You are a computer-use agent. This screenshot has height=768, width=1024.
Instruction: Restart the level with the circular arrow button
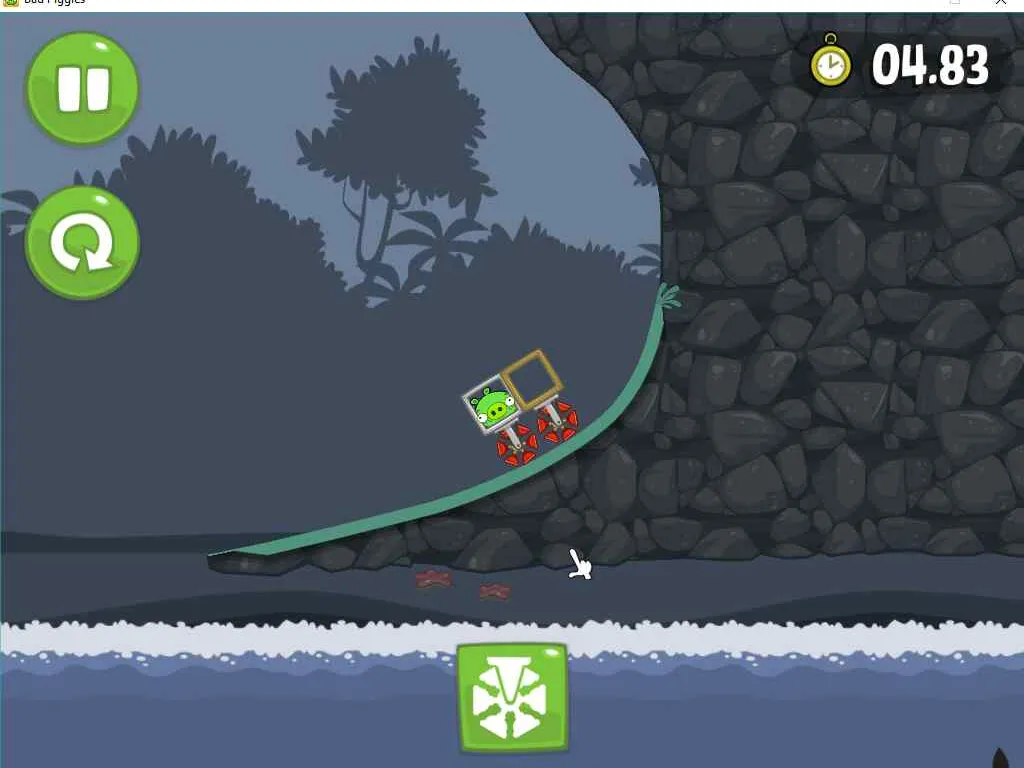[82, 243]
